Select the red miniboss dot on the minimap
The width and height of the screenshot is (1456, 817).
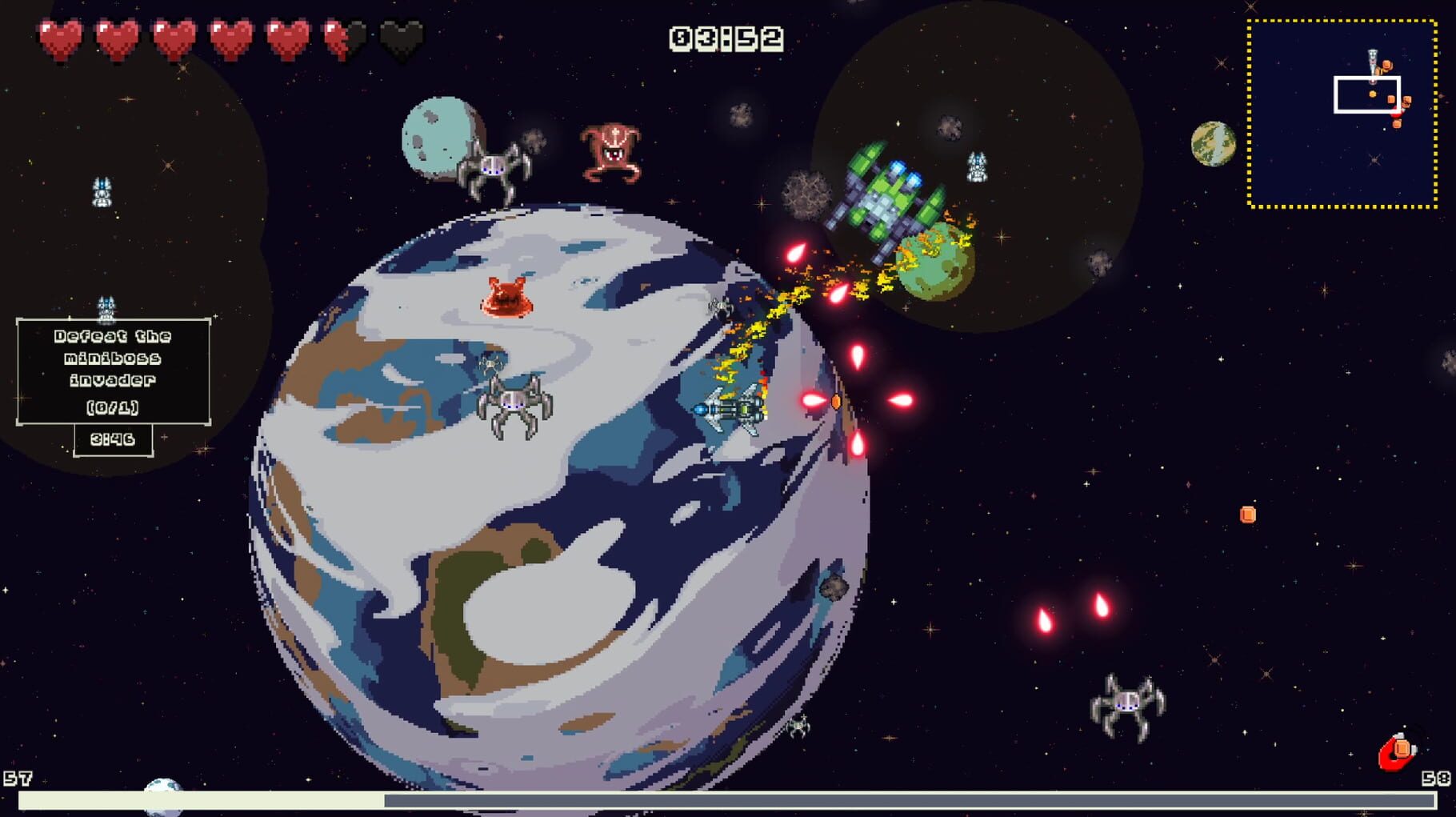(1397, 114)
